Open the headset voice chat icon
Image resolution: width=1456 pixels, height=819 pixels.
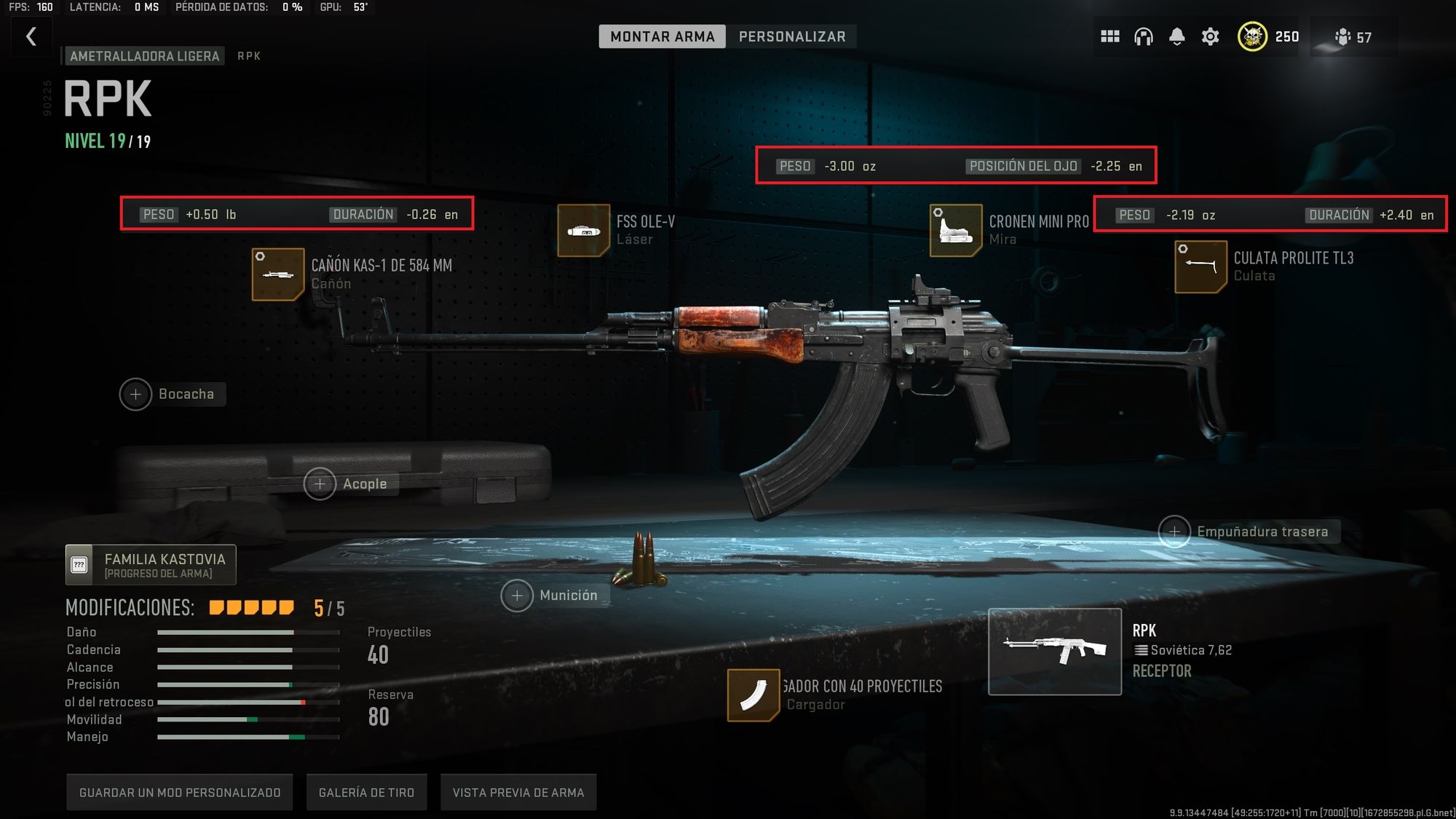pyautogui.click(x=1143, y=36)
